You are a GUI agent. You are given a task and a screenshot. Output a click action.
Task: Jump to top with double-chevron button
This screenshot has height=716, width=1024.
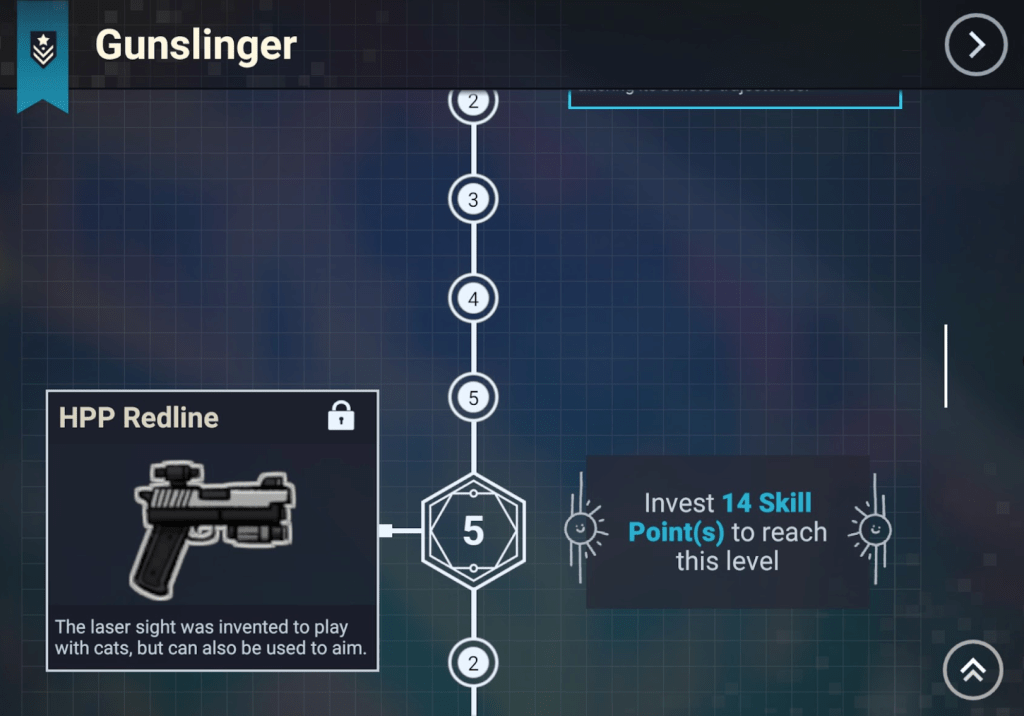pos(973,669)
